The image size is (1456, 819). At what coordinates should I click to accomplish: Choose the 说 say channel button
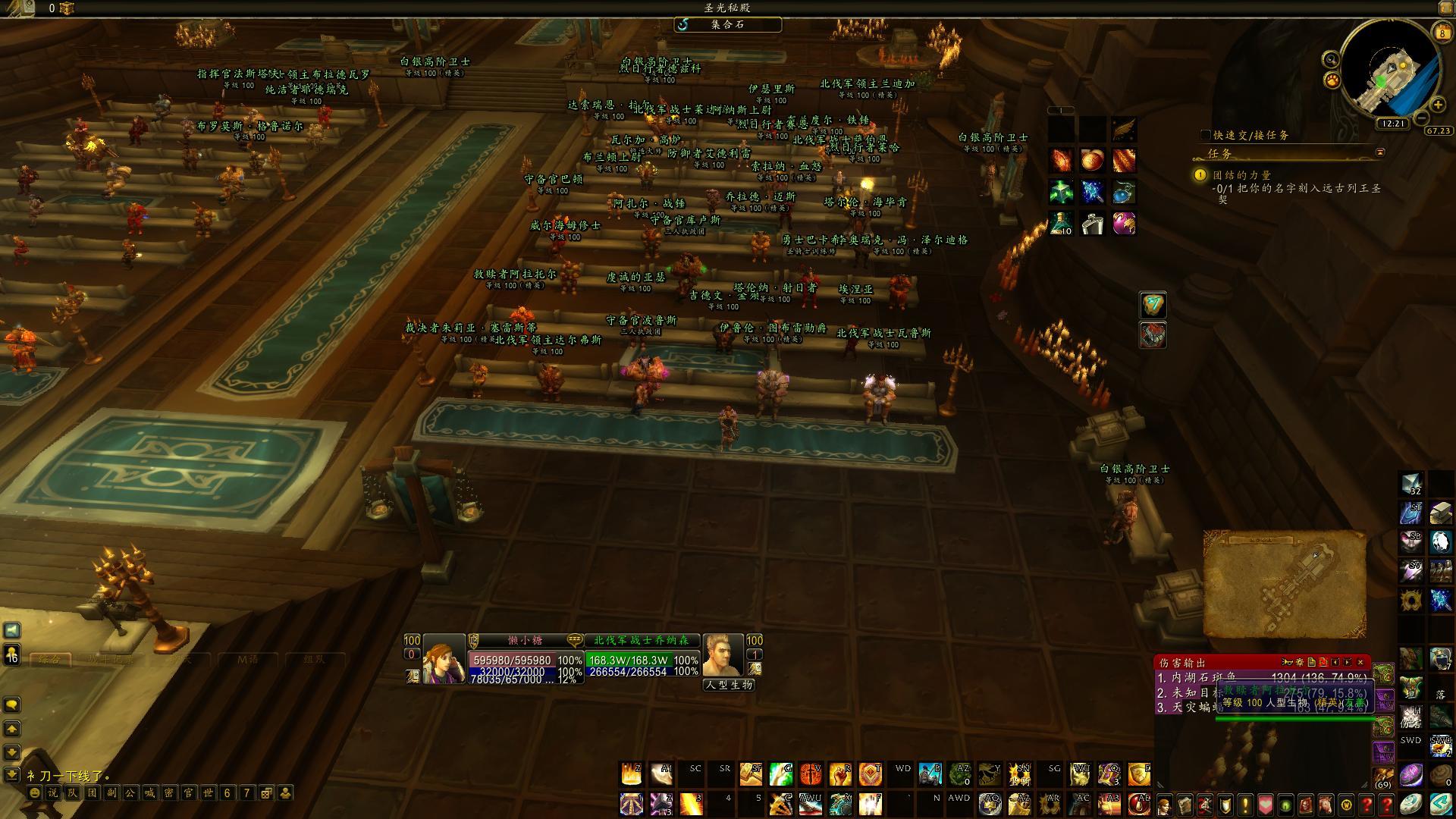point(52,793)
